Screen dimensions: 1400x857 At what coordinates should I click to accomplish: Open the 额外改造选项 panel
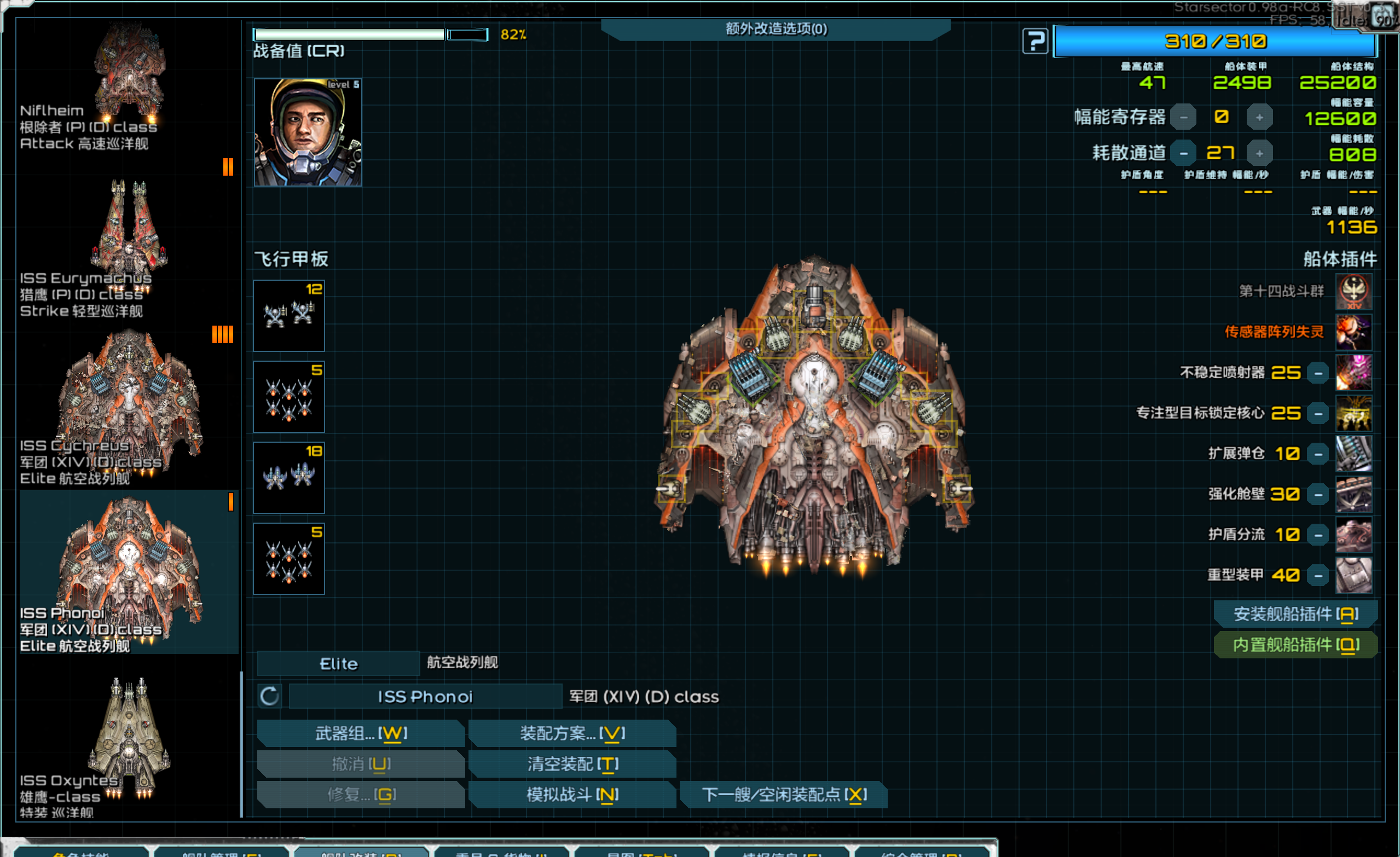(x=776, y=28)
